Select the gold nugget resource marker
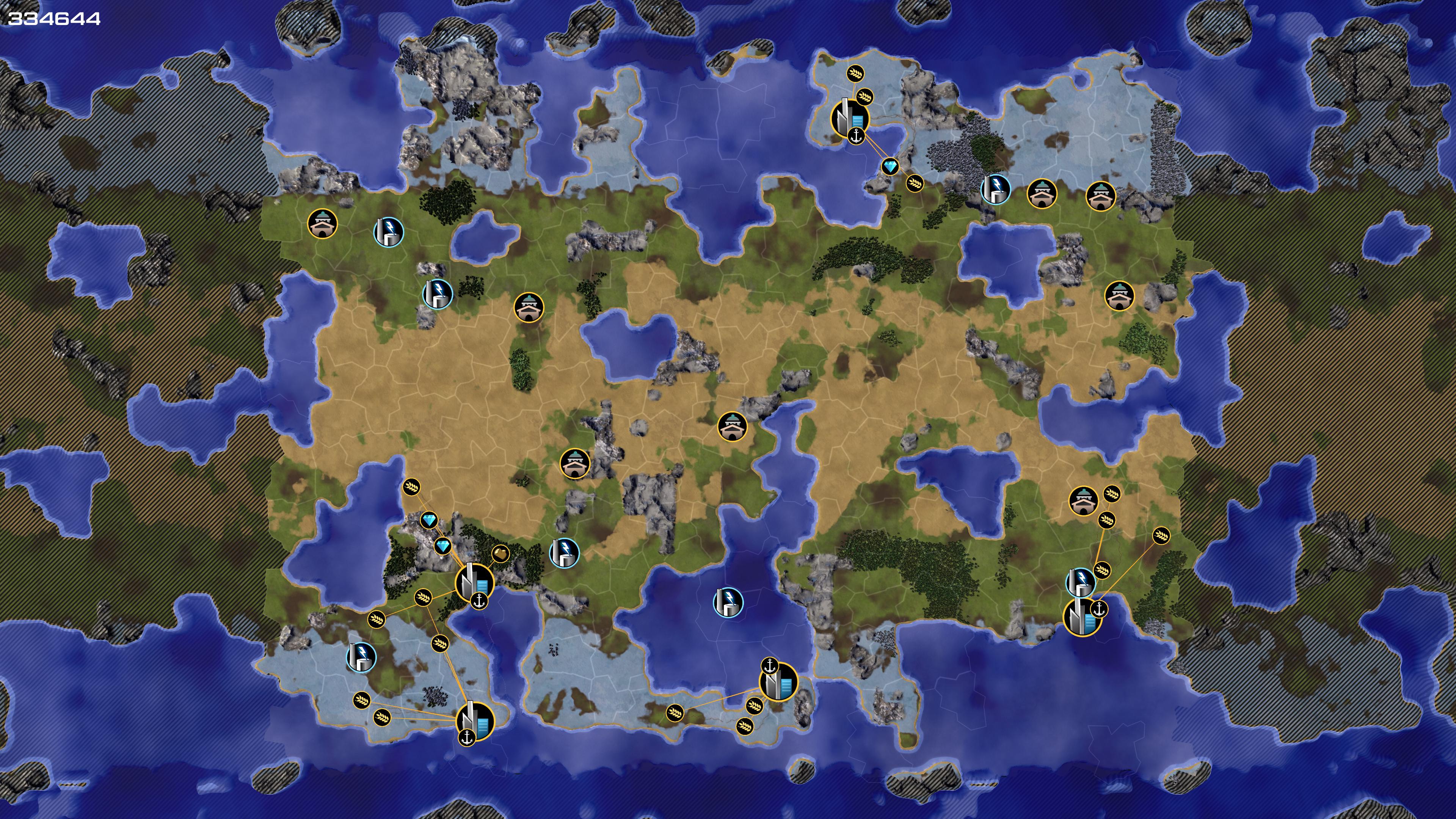The width and height of the screenshot is (1456, 819). pyautogui.click(x=500, y=553)
